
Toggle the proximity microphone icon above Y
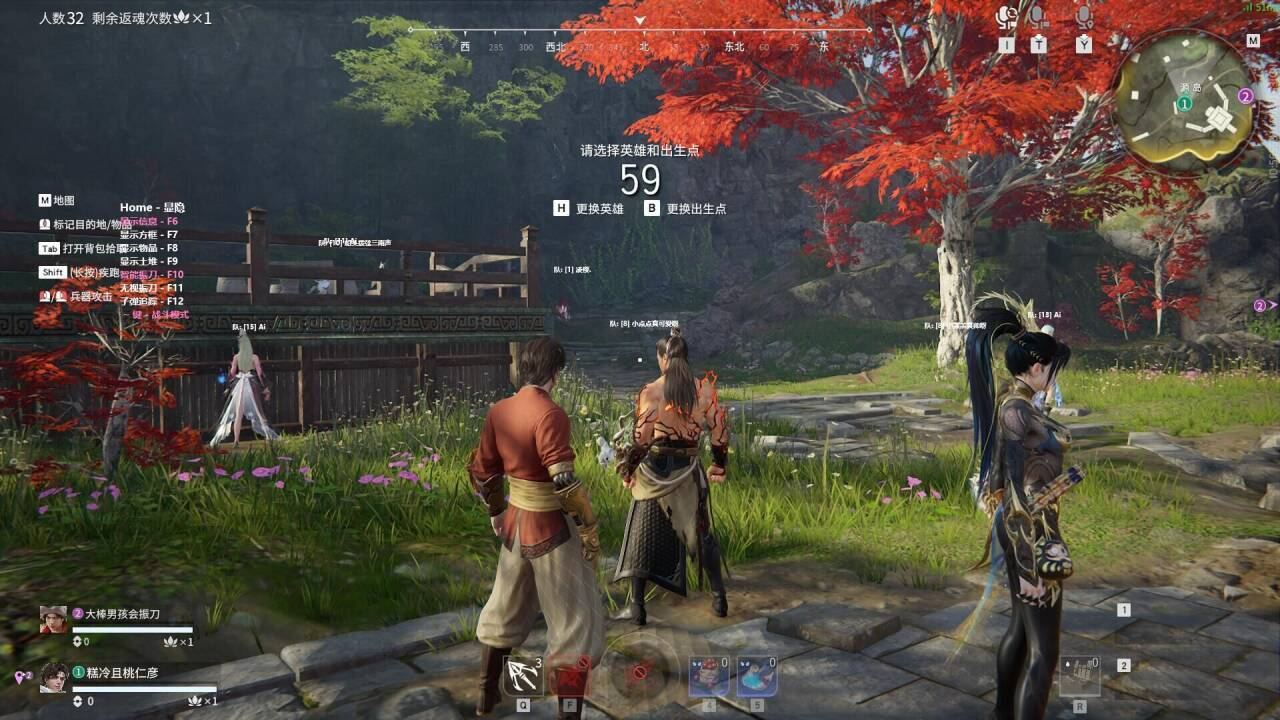pos(1084,17)
